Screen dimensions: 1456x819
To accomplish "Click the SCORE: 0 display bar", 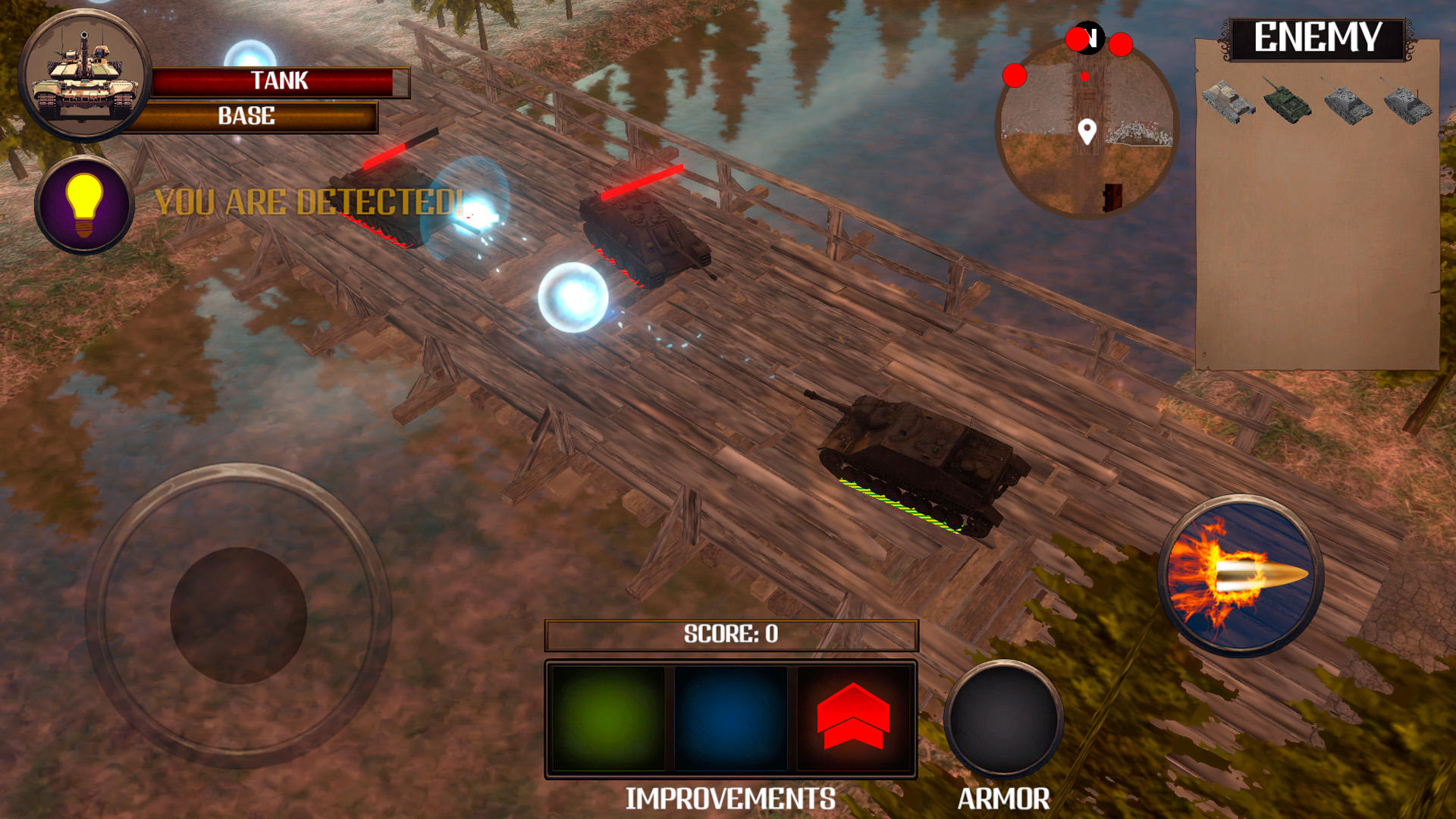I will pyautogui.click(x=730, y=635).
